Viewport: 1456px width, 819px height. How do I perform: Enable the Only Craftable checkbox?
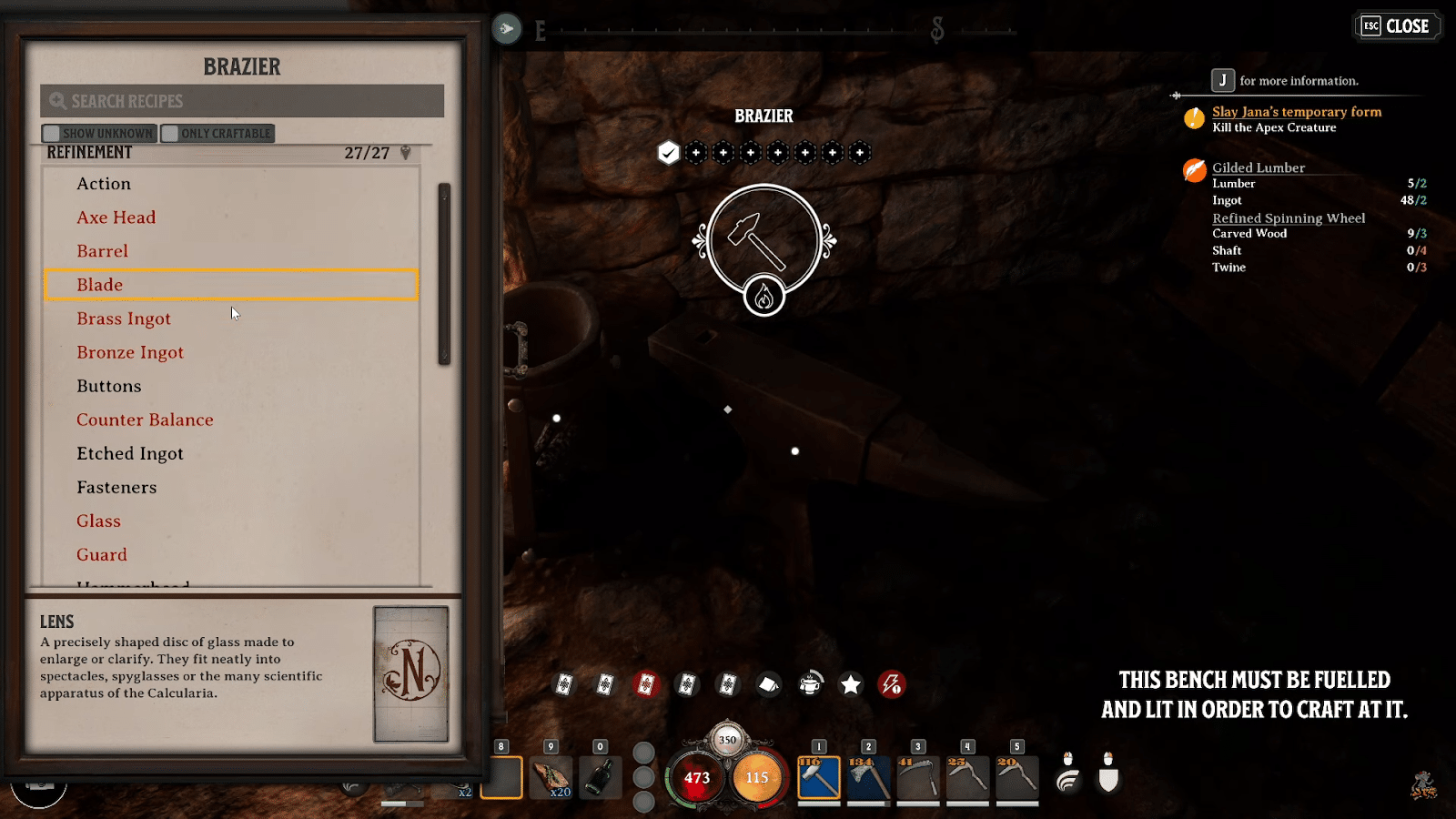click(x=170, y=133)
